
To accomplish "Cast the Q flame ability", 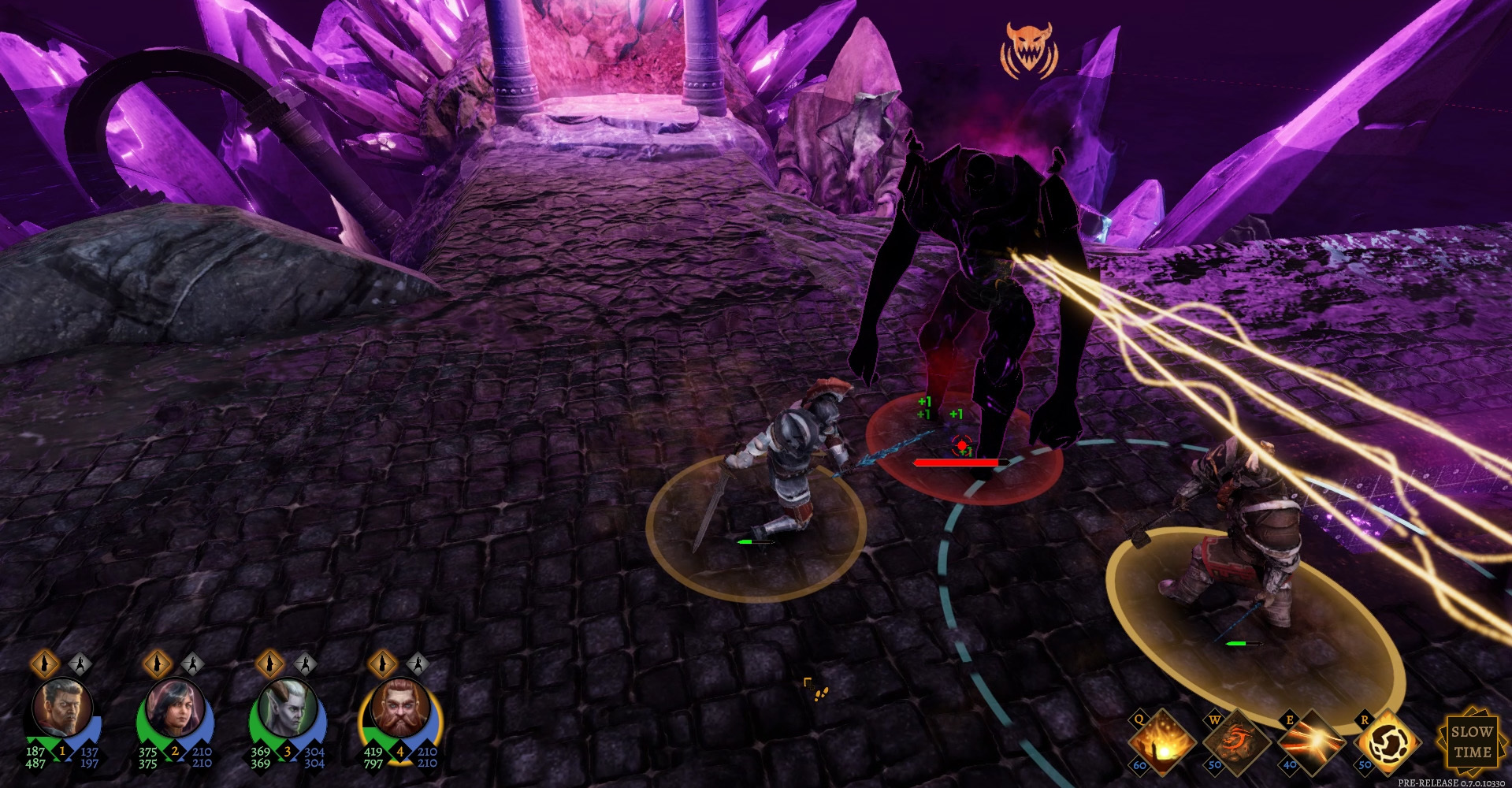I will click(x=1164, y=742).
